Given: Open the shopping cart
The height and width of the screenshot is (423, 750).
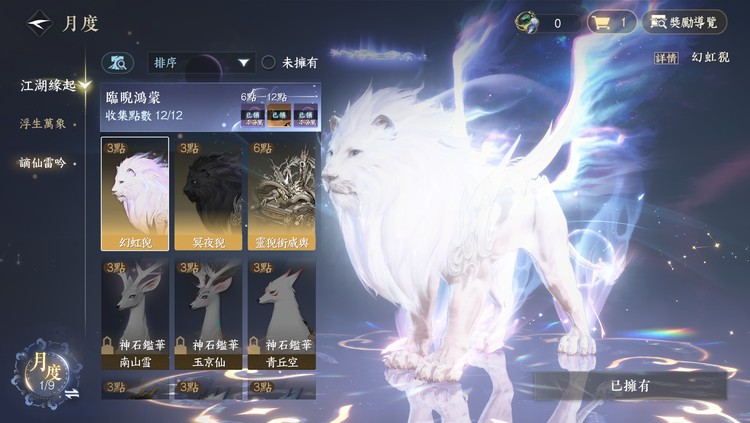Looking at the screenshot, I should coord(611,22).
